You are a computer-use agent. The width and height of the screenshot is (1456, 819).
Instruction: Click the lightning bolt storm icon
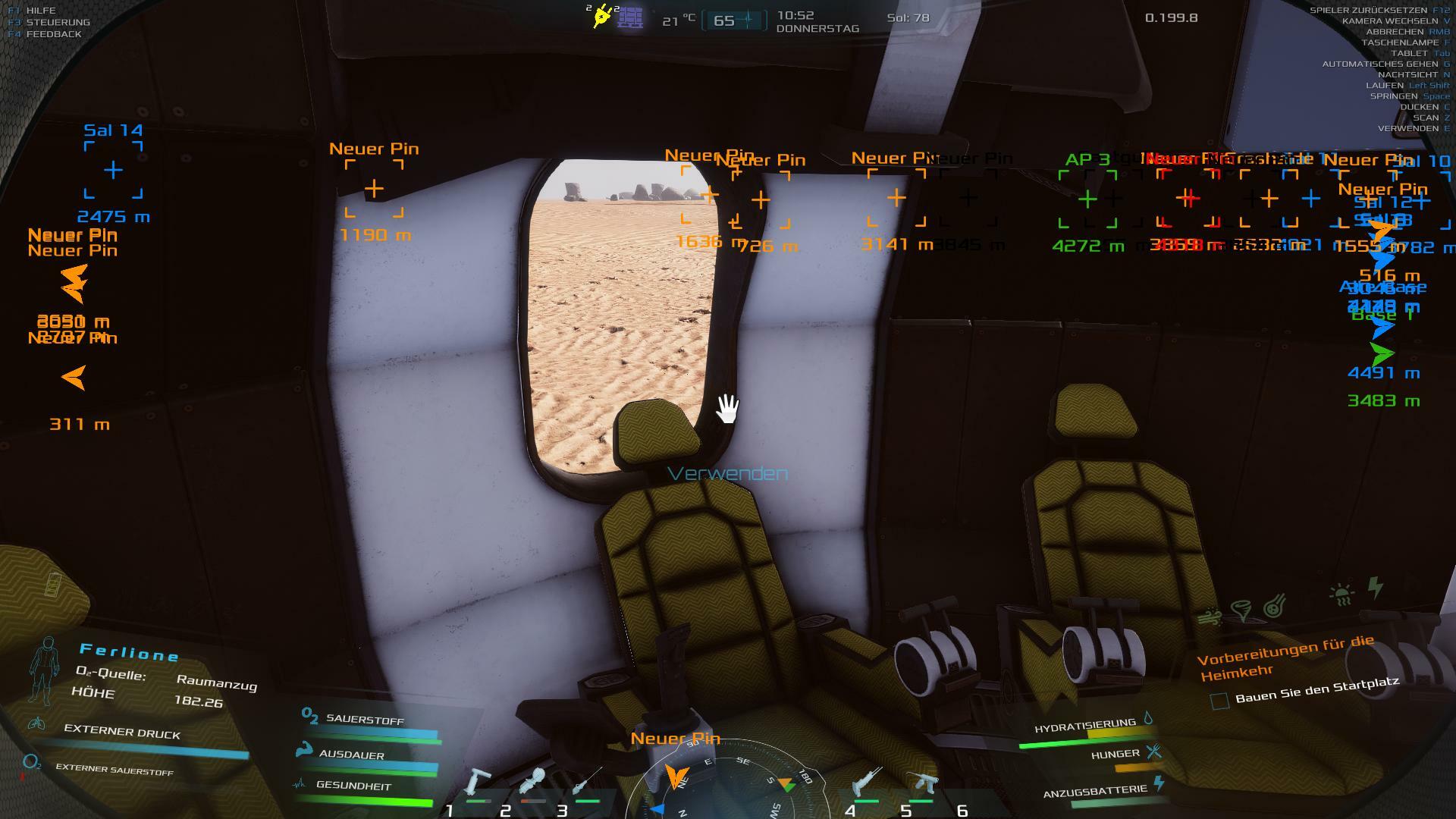pyautogui.click(x=1376, y=586)
